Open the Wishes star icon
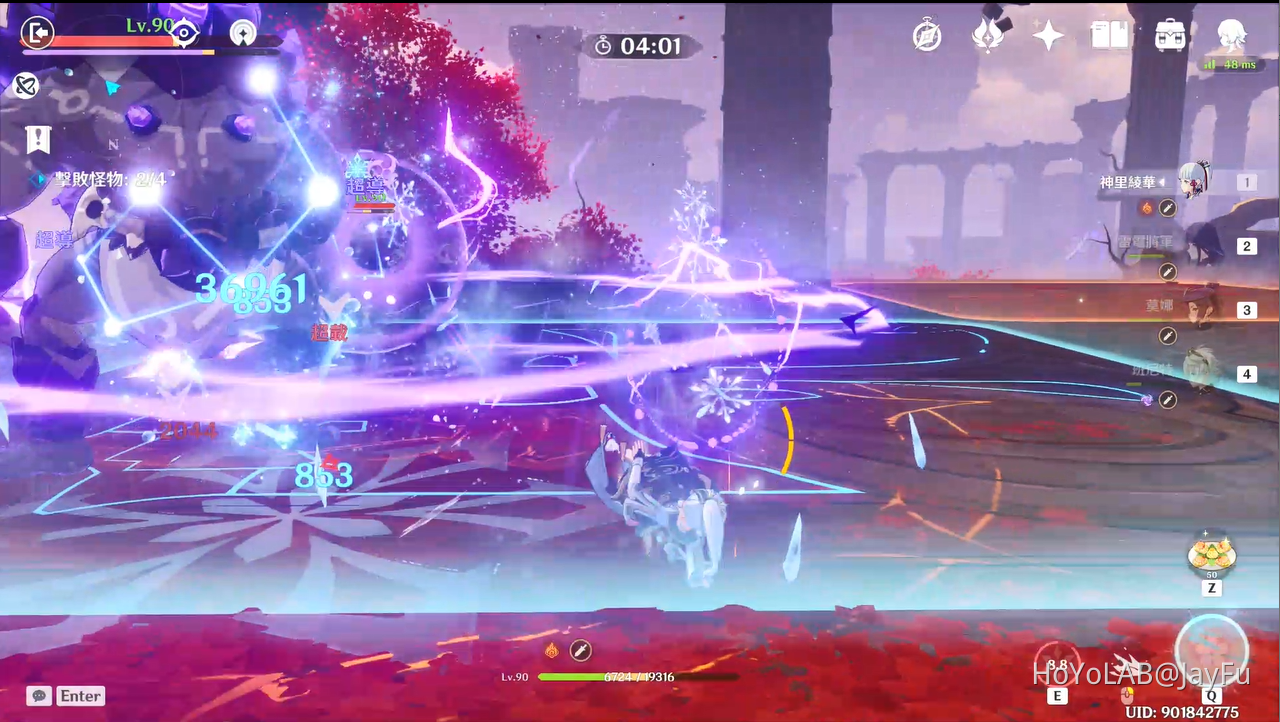1280x722 pixels. click(x=1047, y=35)
